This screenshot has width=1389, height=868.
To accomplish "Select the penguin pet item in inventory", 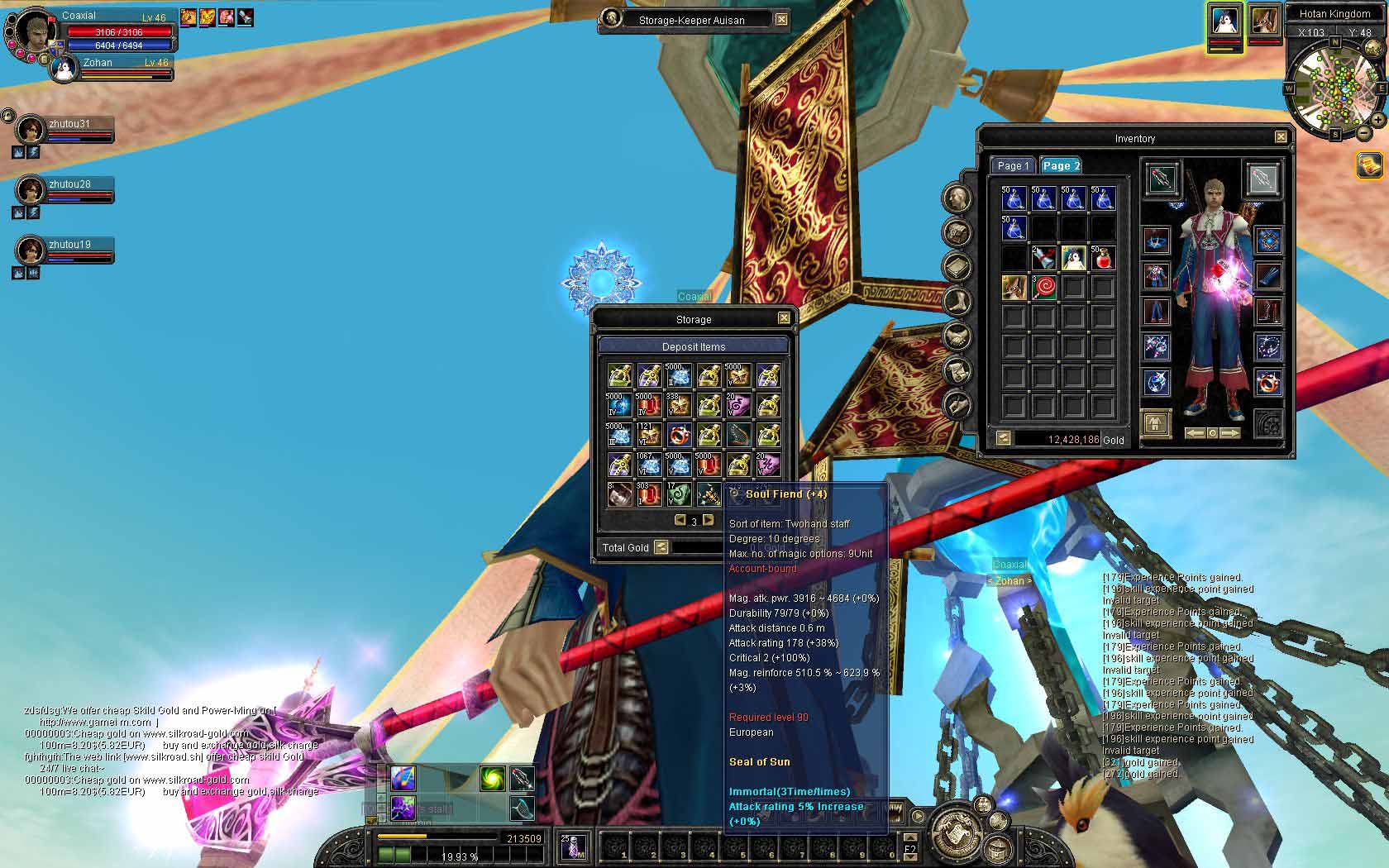I will point(1073,258).
